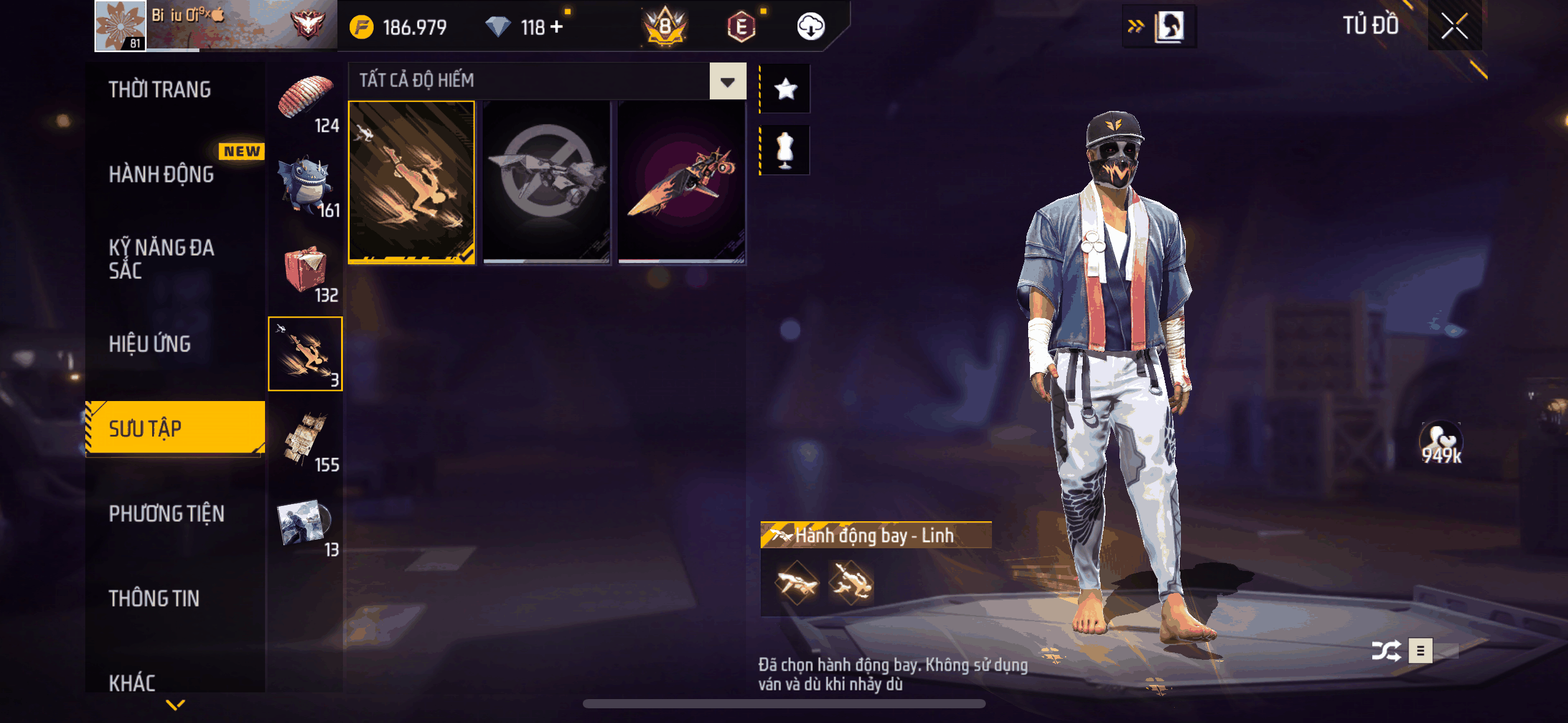Open the cloud download icon
The height and width of the screenshot is (723, 1568).
click(x=810, y=27)
